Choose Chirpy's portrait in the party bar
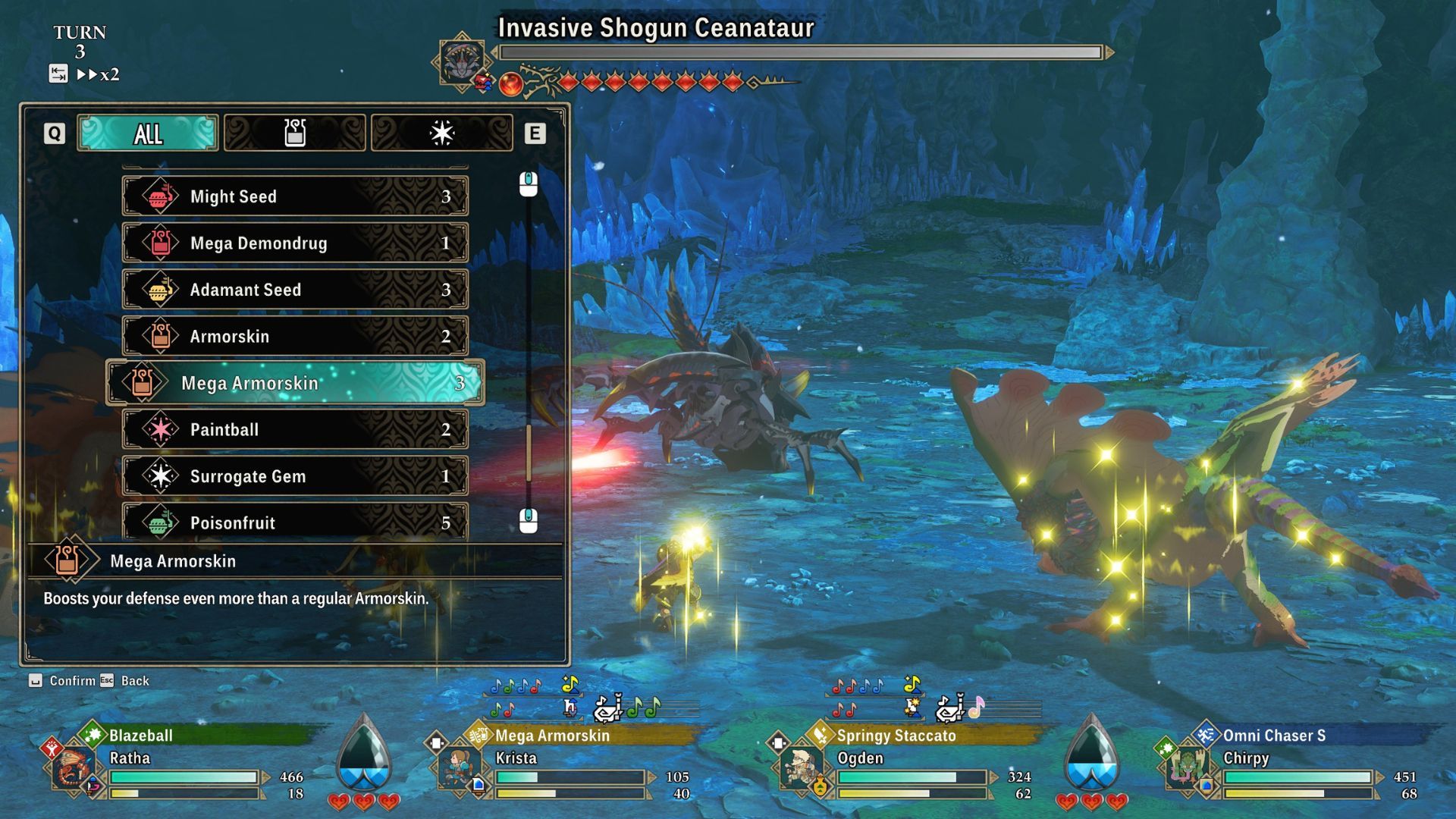The height and width of the screenshot is (819, 1456). (1188, 767)
